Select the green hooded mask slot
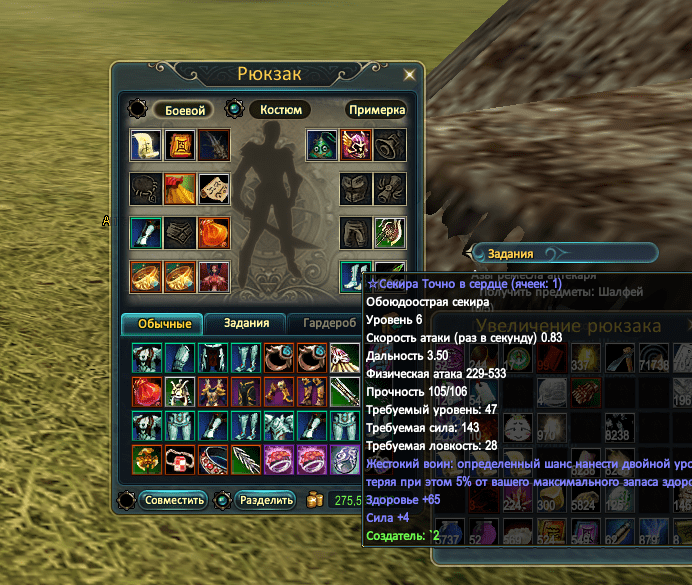Image resolution: width=692 pixels, height=585 pixels. pos(321,146)
